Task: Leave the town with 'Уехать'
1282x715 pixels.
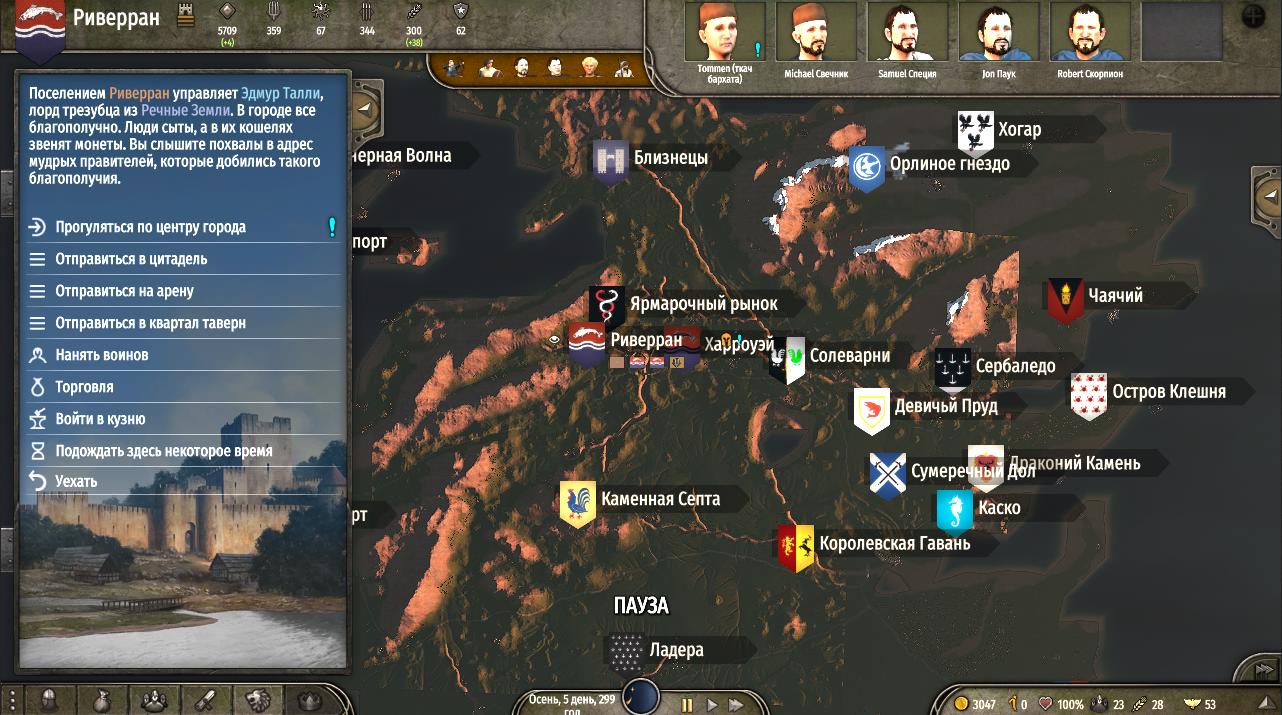Action: pyautogui.click(x=76, y=482)
